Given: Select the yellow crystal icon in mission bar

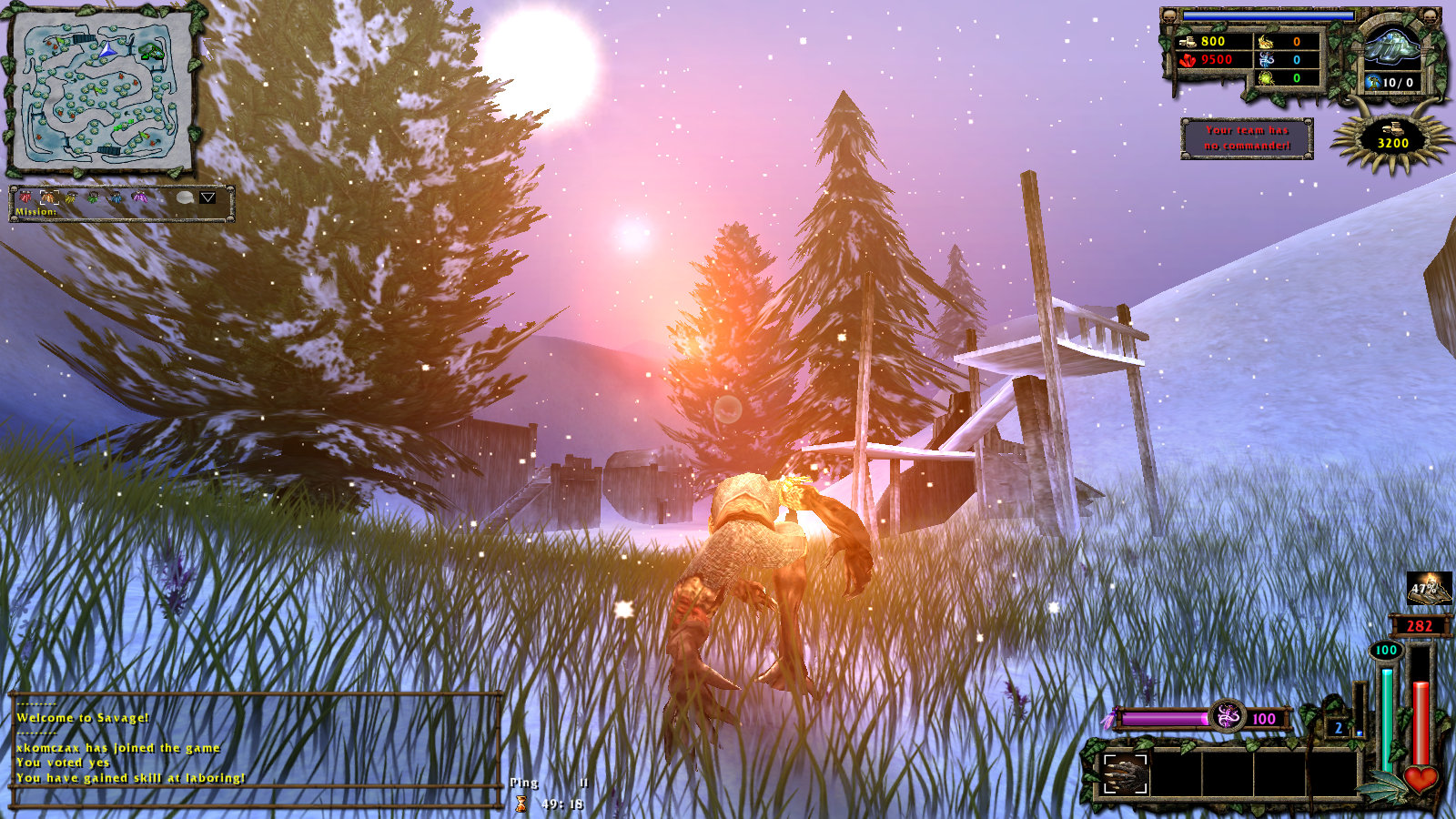Looking at the screenshot, I should click(71, 197).
